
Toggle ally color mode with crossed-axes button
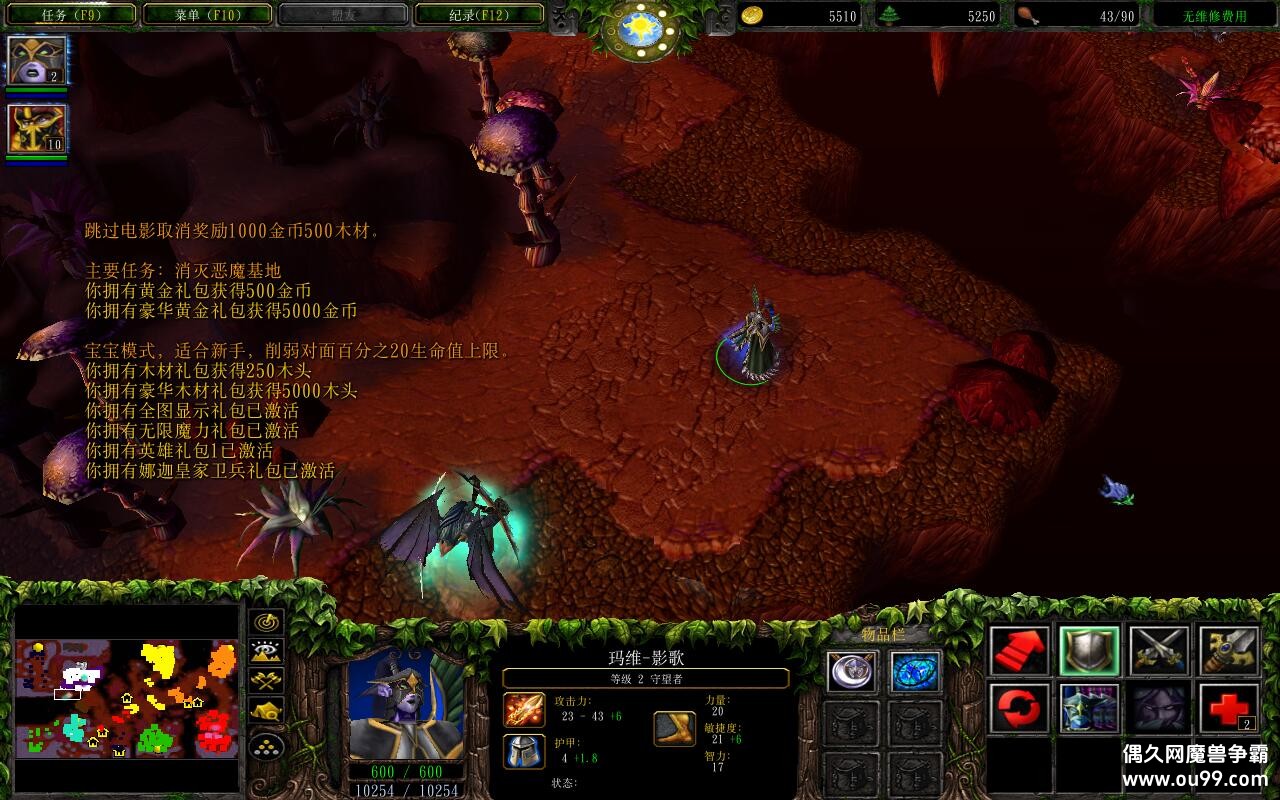[x=267, y=682]
